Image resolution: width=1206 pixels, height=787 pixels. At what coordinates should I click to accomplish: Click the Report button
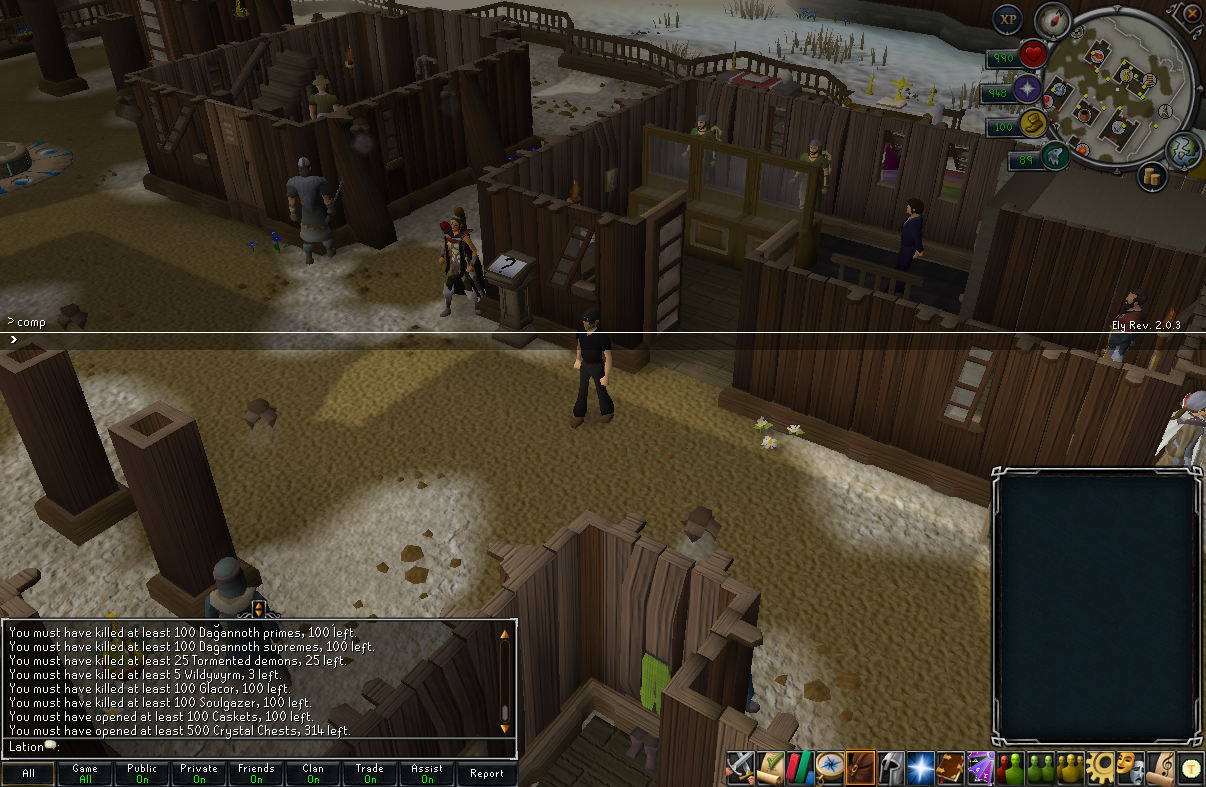coord(487,773)
